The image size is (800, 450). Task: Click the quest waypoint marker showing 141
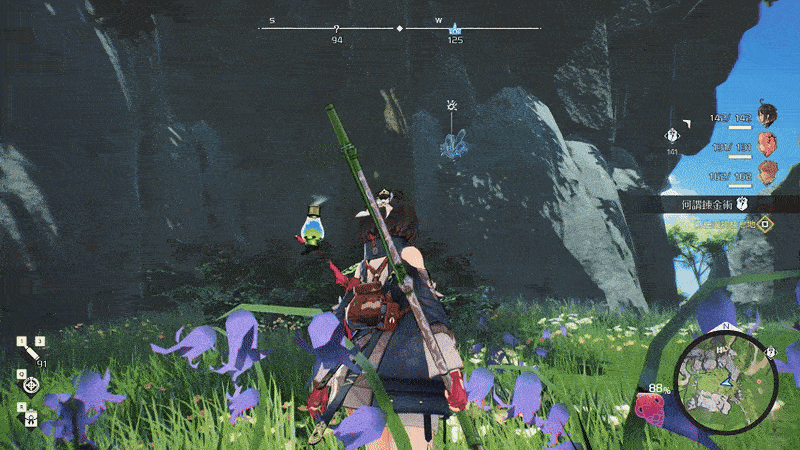pyautogui.click(x=673, y=135)
